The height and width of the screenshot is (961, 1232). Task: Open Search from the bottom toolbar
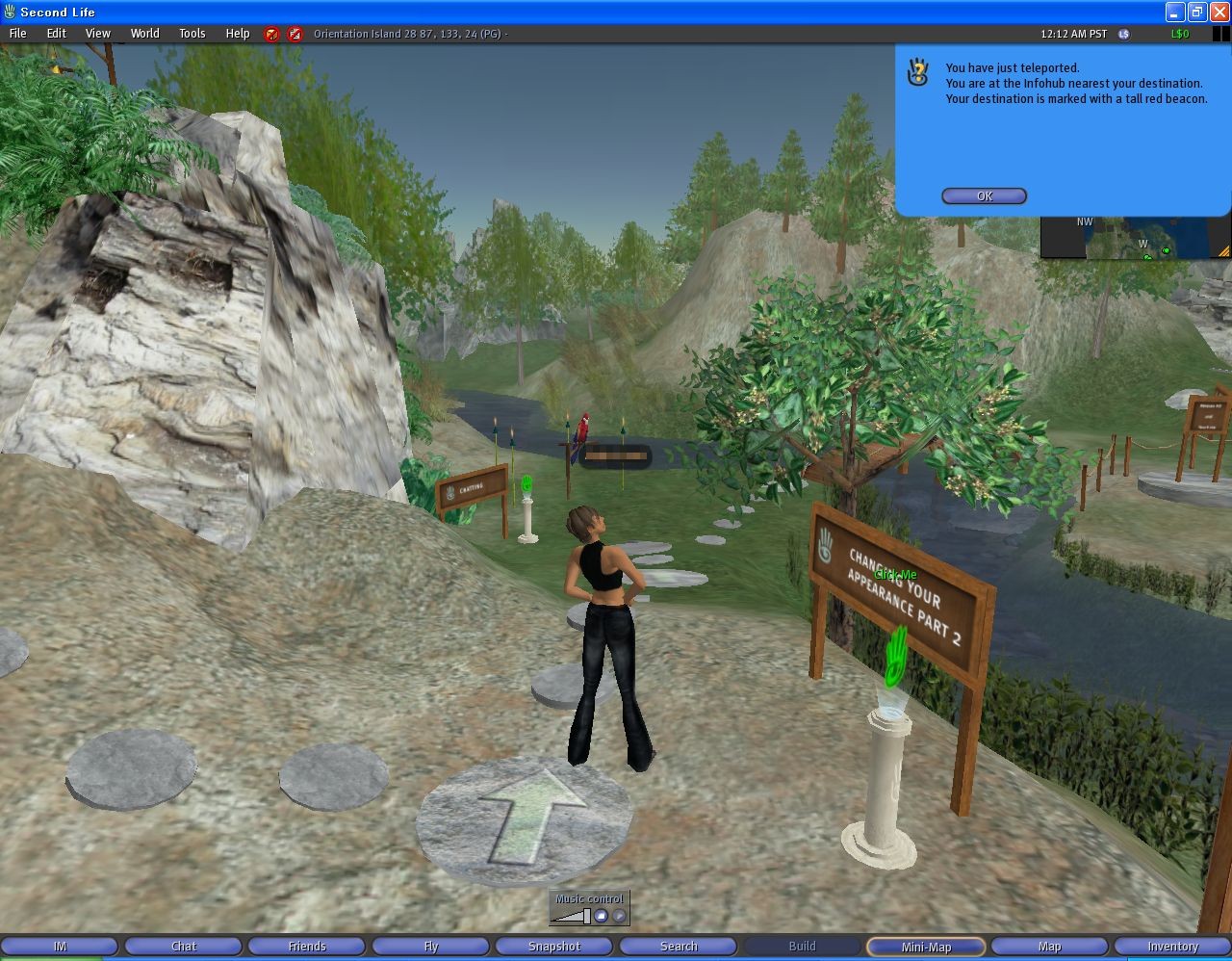tap(678, 946)
